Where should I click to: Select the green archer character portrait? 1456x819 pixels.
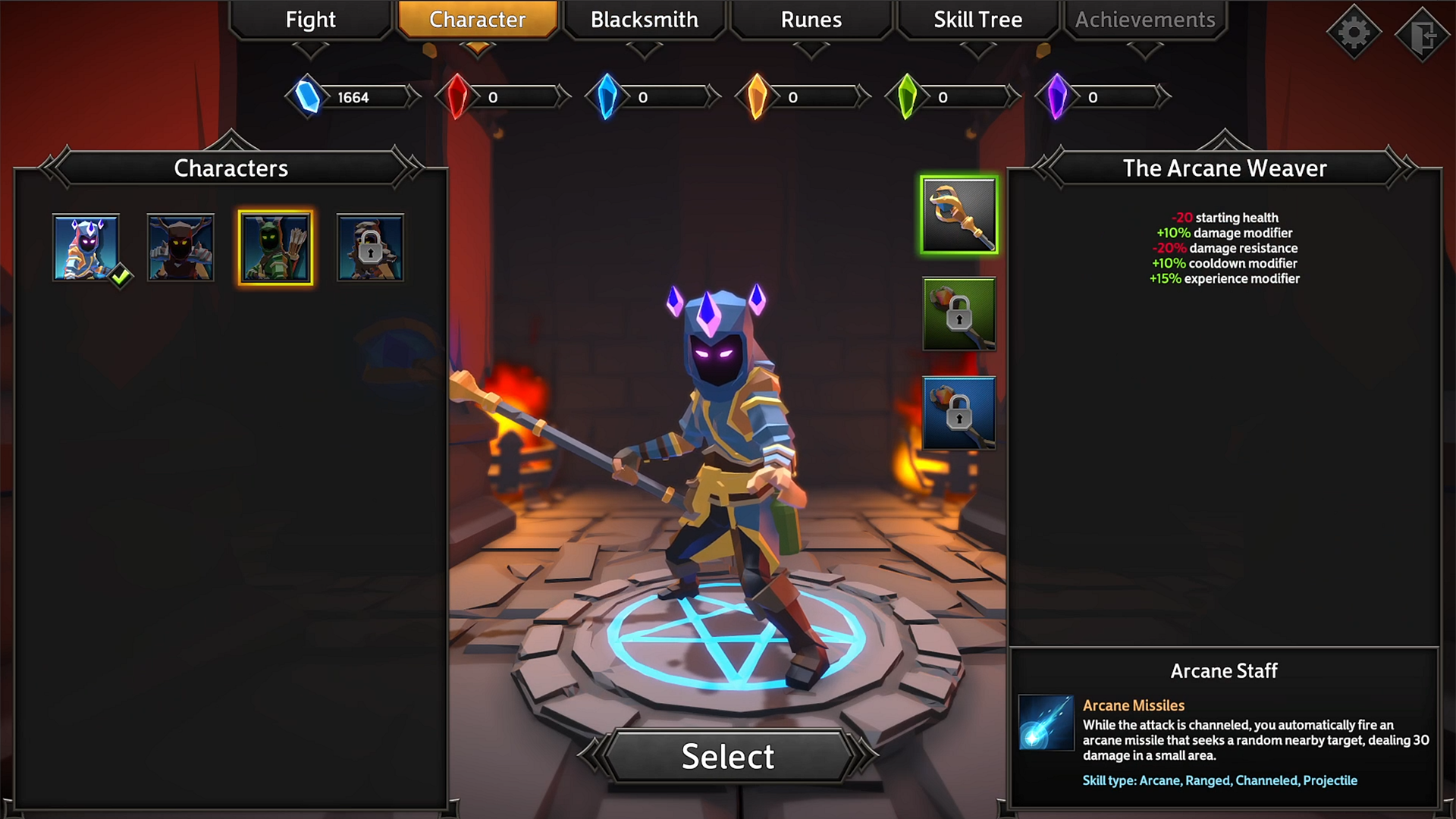tap(275, 247)
